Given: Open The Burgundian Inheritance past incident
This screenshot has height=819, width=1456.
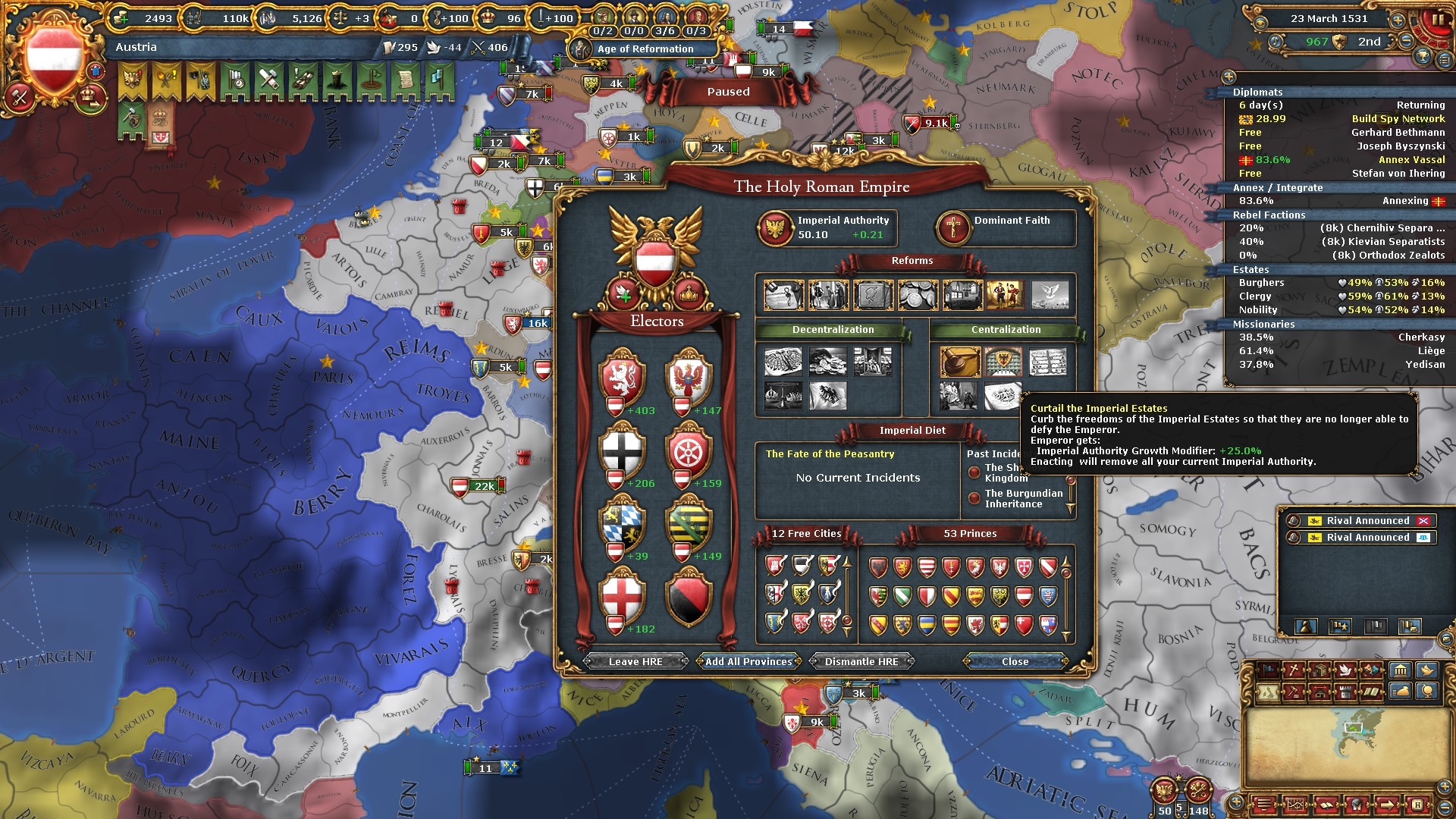Looking at the screenshot, I should (1023, 498).
